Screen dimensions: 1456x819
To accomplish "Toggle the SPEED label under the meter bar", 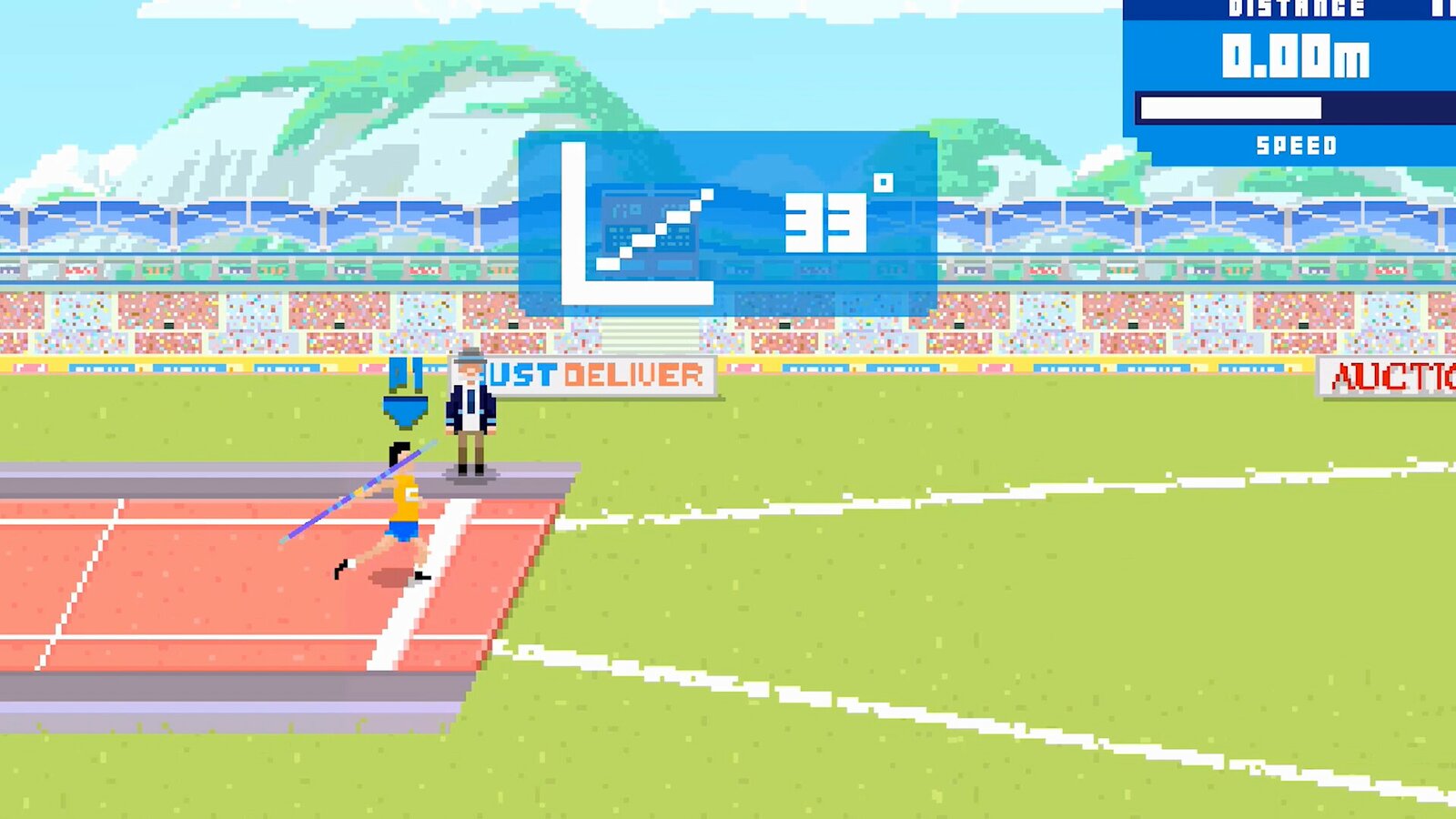I will pyautogui.click(x=1297, y=144).
